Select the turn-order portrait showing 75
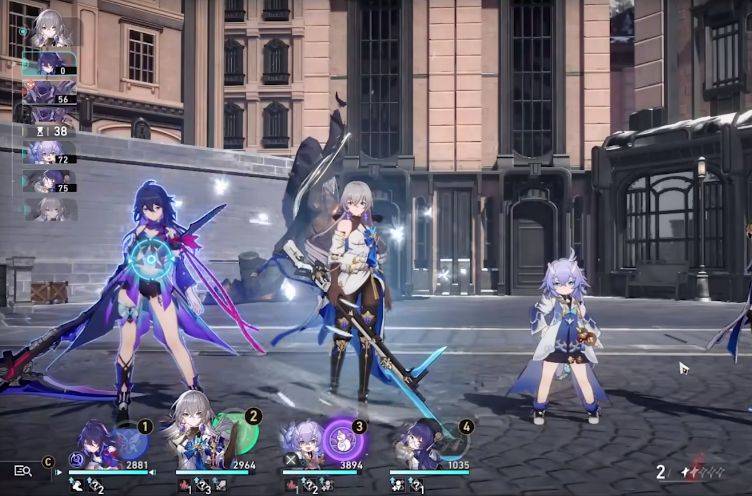This screenshot has width=752, height=496. [48, 181]
